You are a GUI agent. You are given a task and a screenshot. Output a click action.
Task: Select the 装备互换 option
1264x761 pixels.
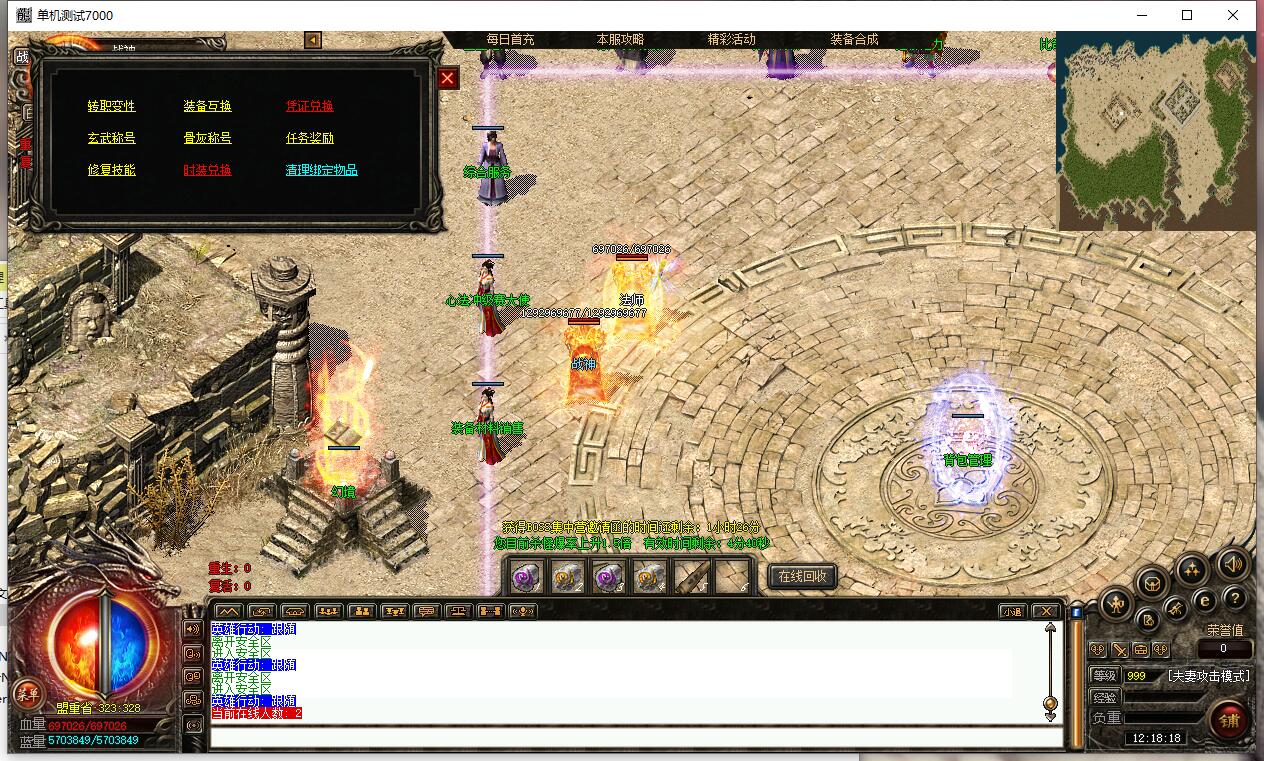tap(207, 106)
